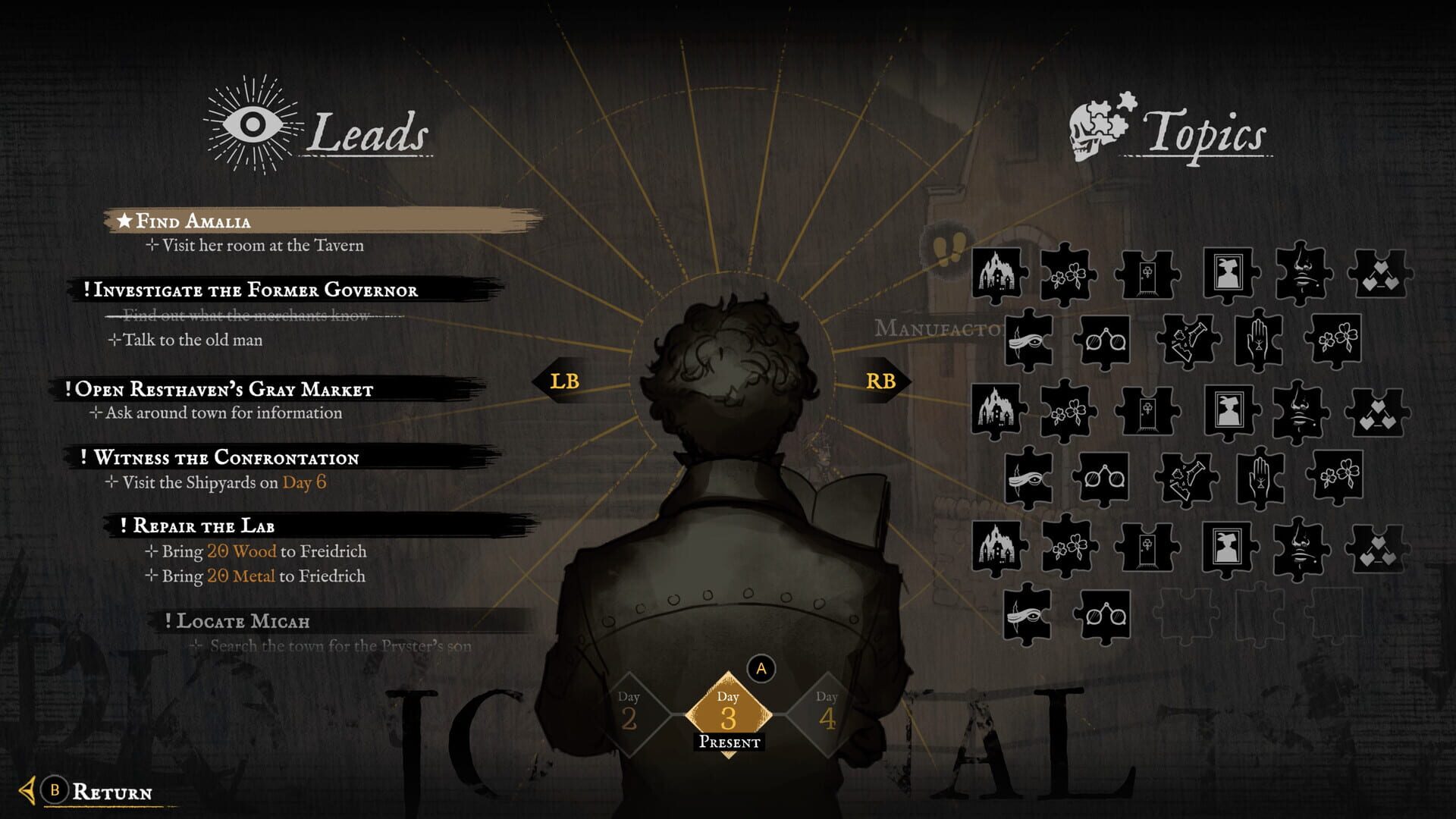Select Day 4 on the day timeline
This screenshot has width=1456, height=819.
(x=828, y=713)
